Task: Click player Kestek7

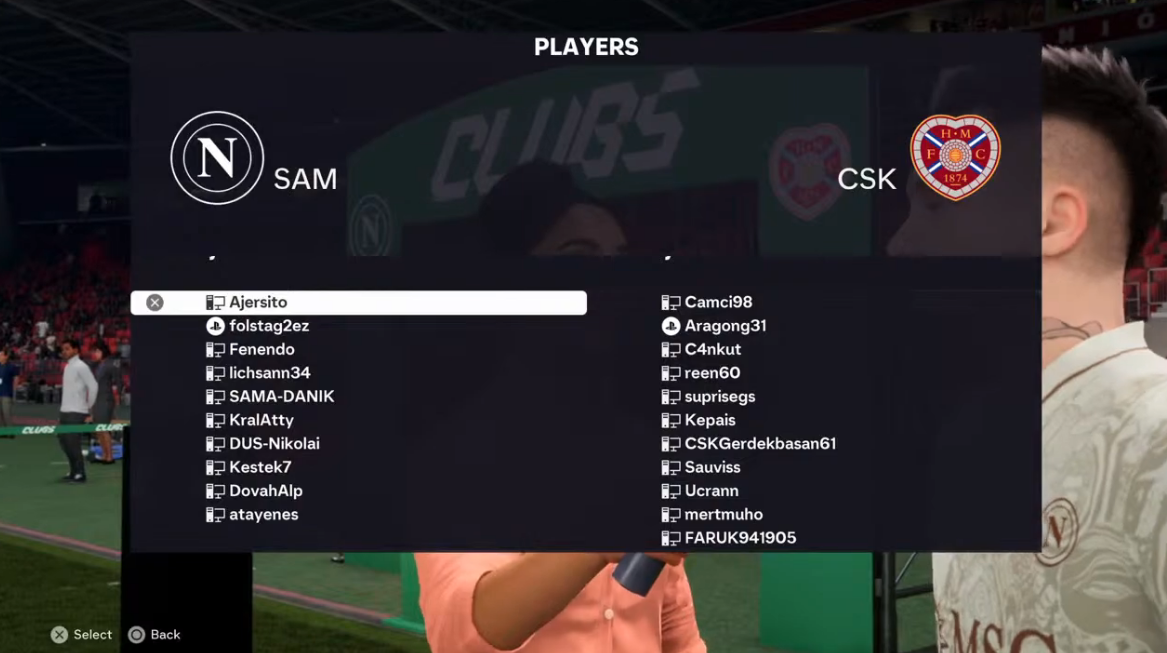Action: 260,468
